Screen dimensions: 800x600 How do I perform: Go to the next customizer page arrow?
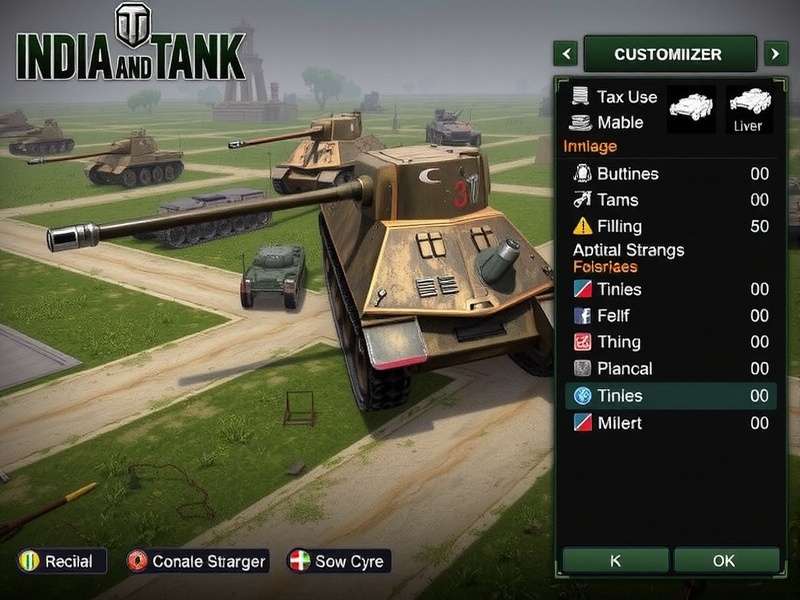point(775,53)
